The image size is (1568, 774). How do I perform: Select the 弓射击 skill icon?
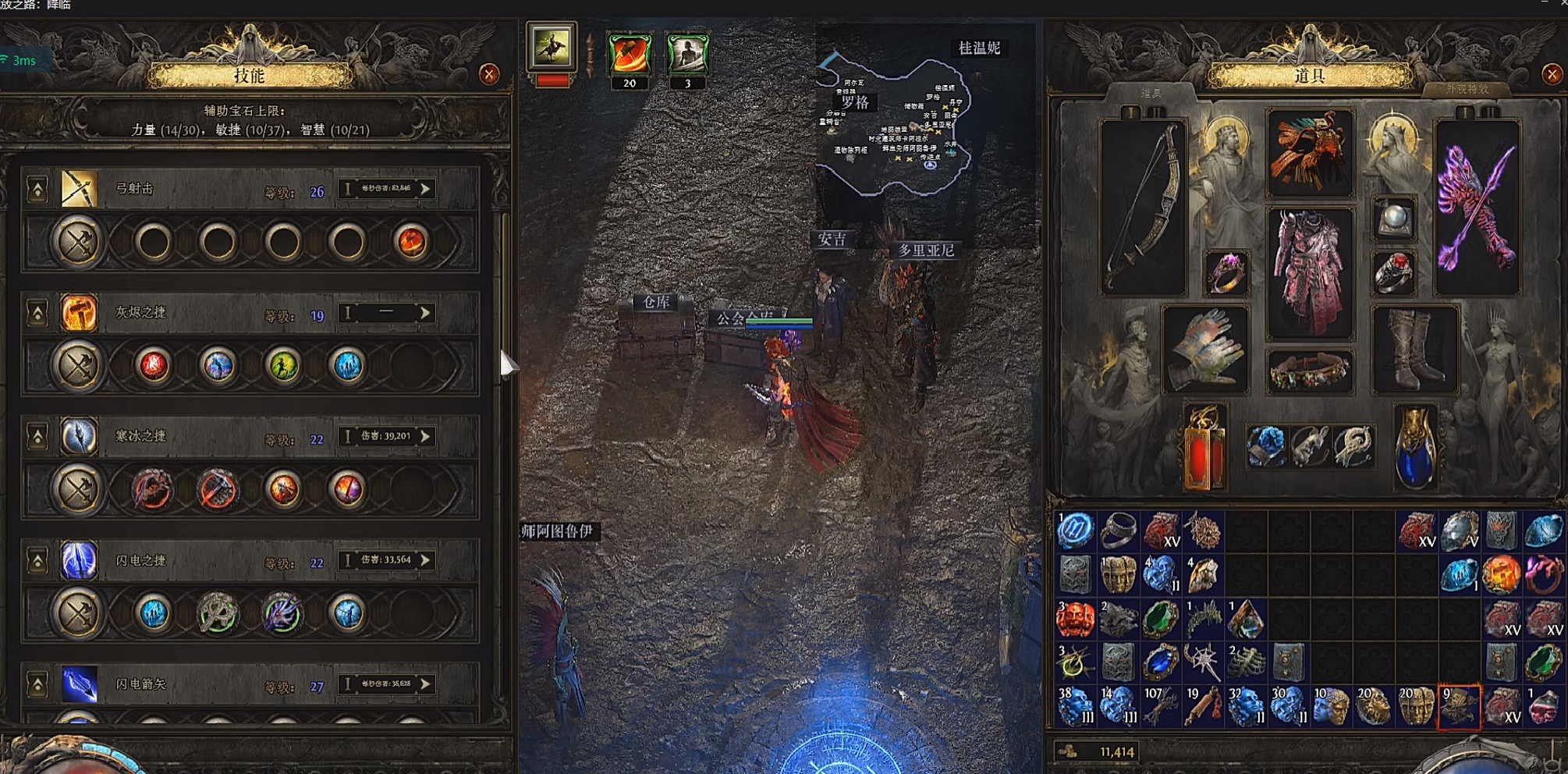[80, 189]
